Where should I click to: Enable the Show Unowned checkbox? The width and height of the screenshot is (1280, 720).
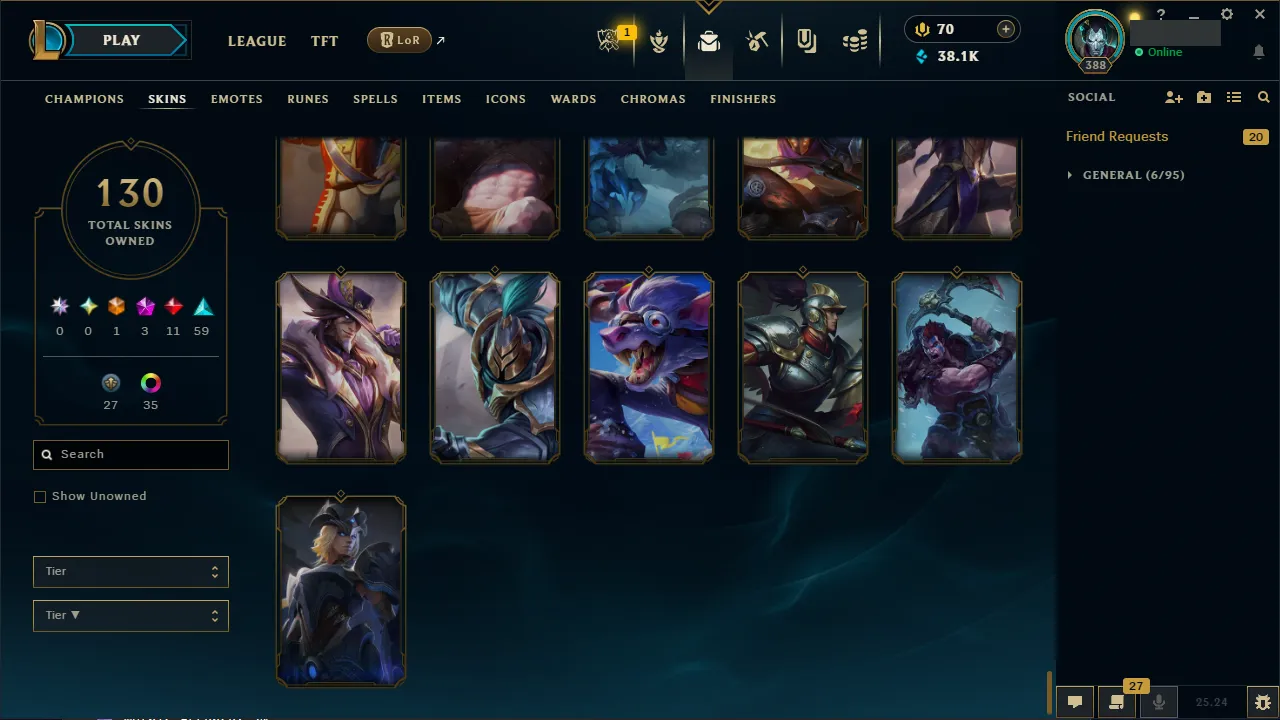click(40, 496)
